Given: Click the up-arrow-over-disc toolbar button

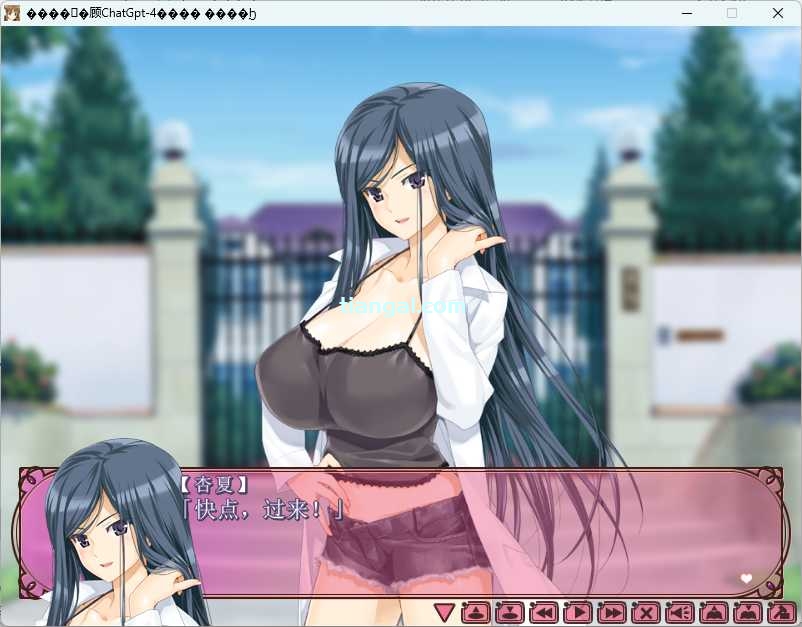Looking at the screenshot, I should click(477, 612).
